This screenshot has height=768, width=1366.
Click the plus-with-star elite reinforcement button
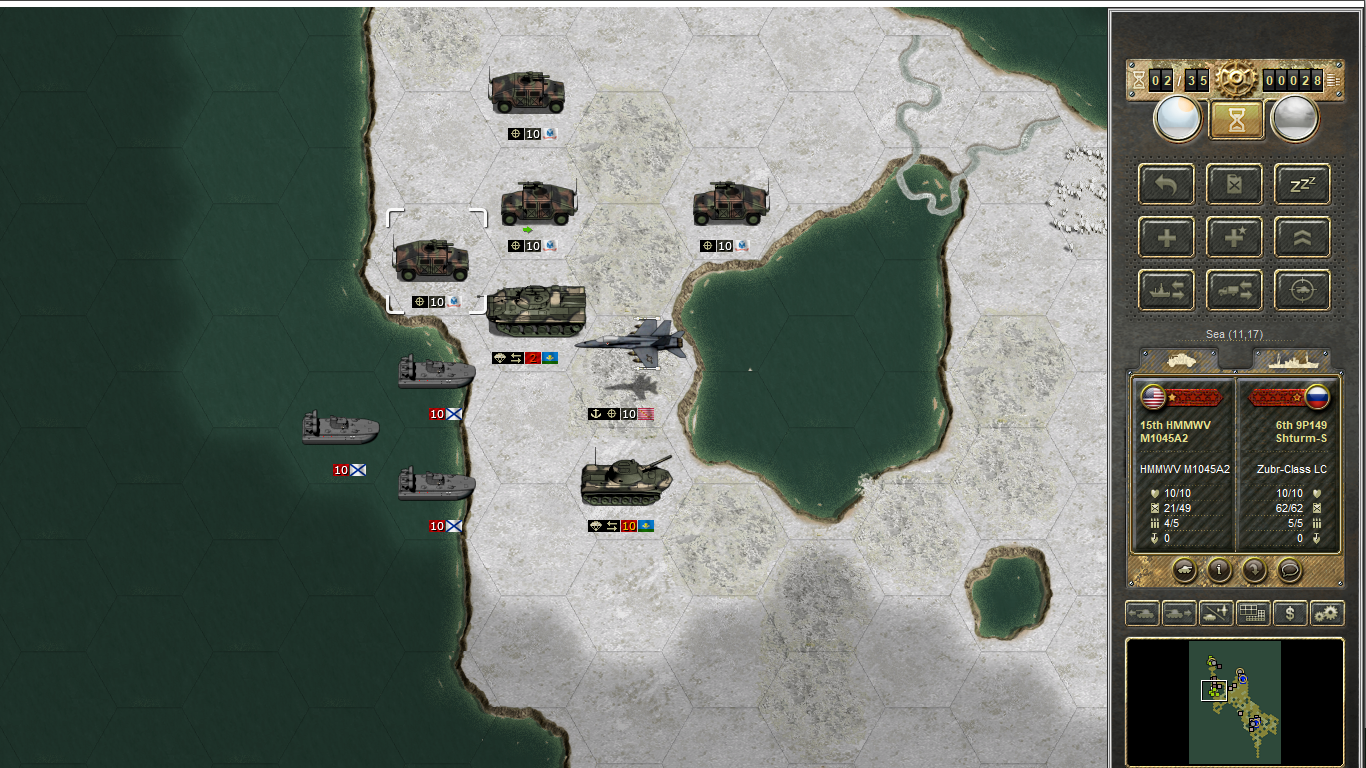click(x=1234, y=237)
